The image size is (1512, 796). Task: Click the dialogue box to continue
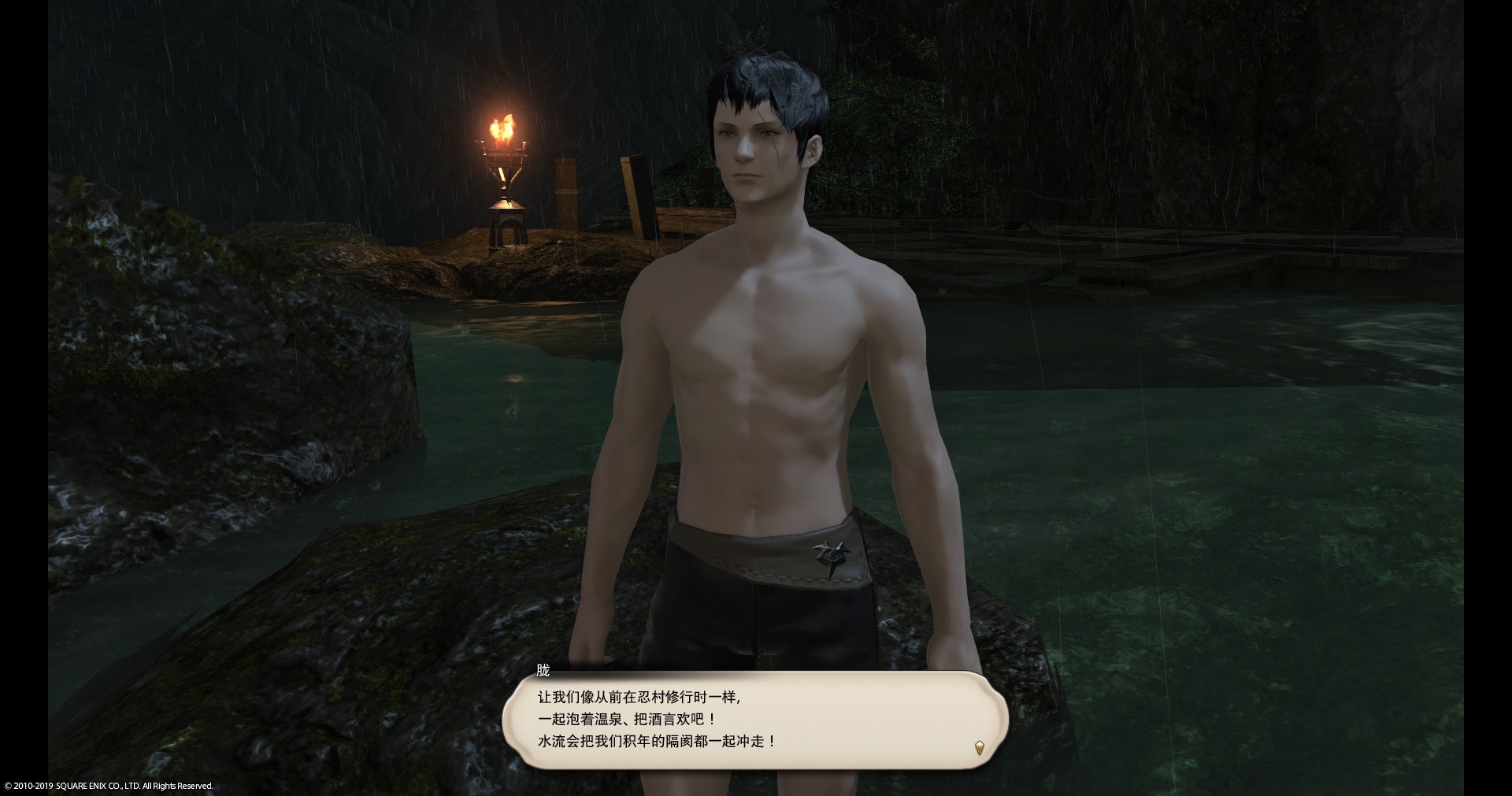[754, 719]
